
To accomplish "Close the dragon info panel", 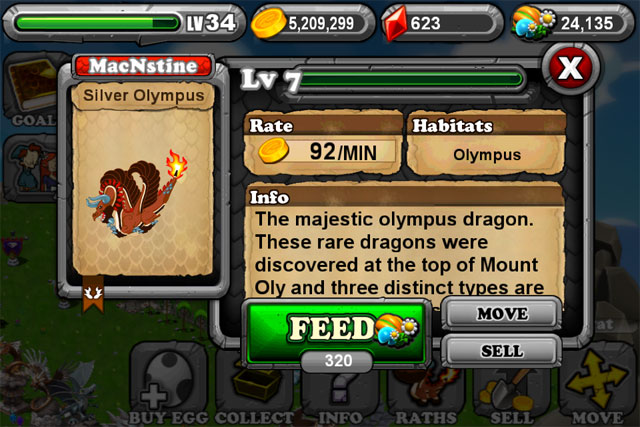I will (568, 70).
